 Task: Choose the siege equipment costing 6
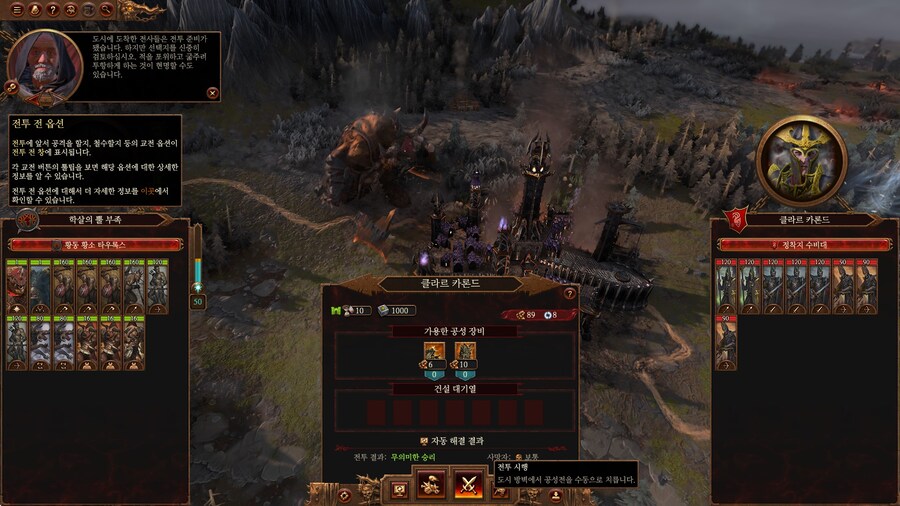(x=435, y=354)
